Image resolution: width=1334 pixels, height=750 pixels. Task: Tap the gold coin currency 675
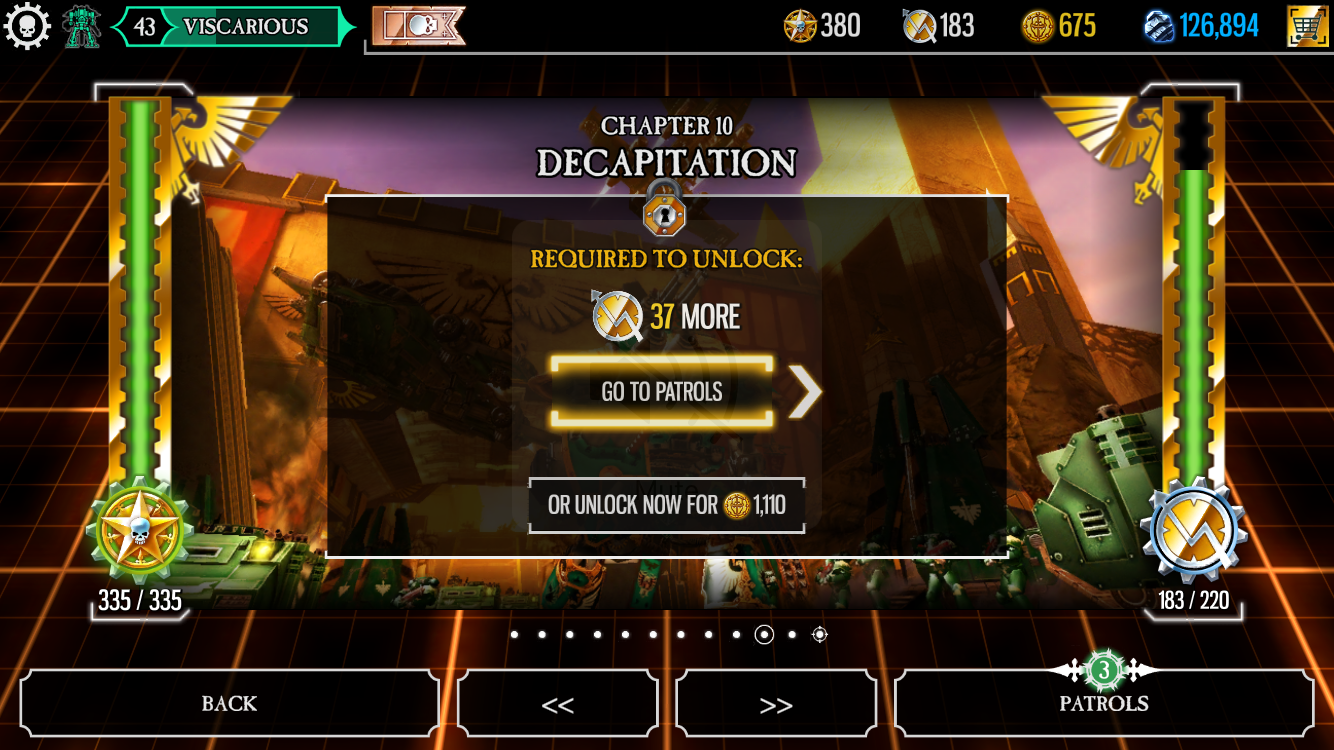(x=1059, y=26)
